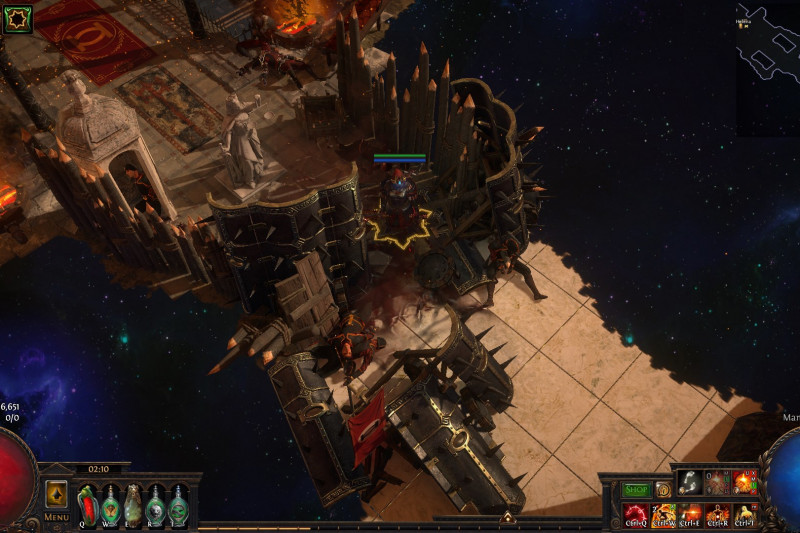Viewport: 800px width, 533px height.
Task: Use the pale ornate flask bound to E
Action: [x=132, y=503]
